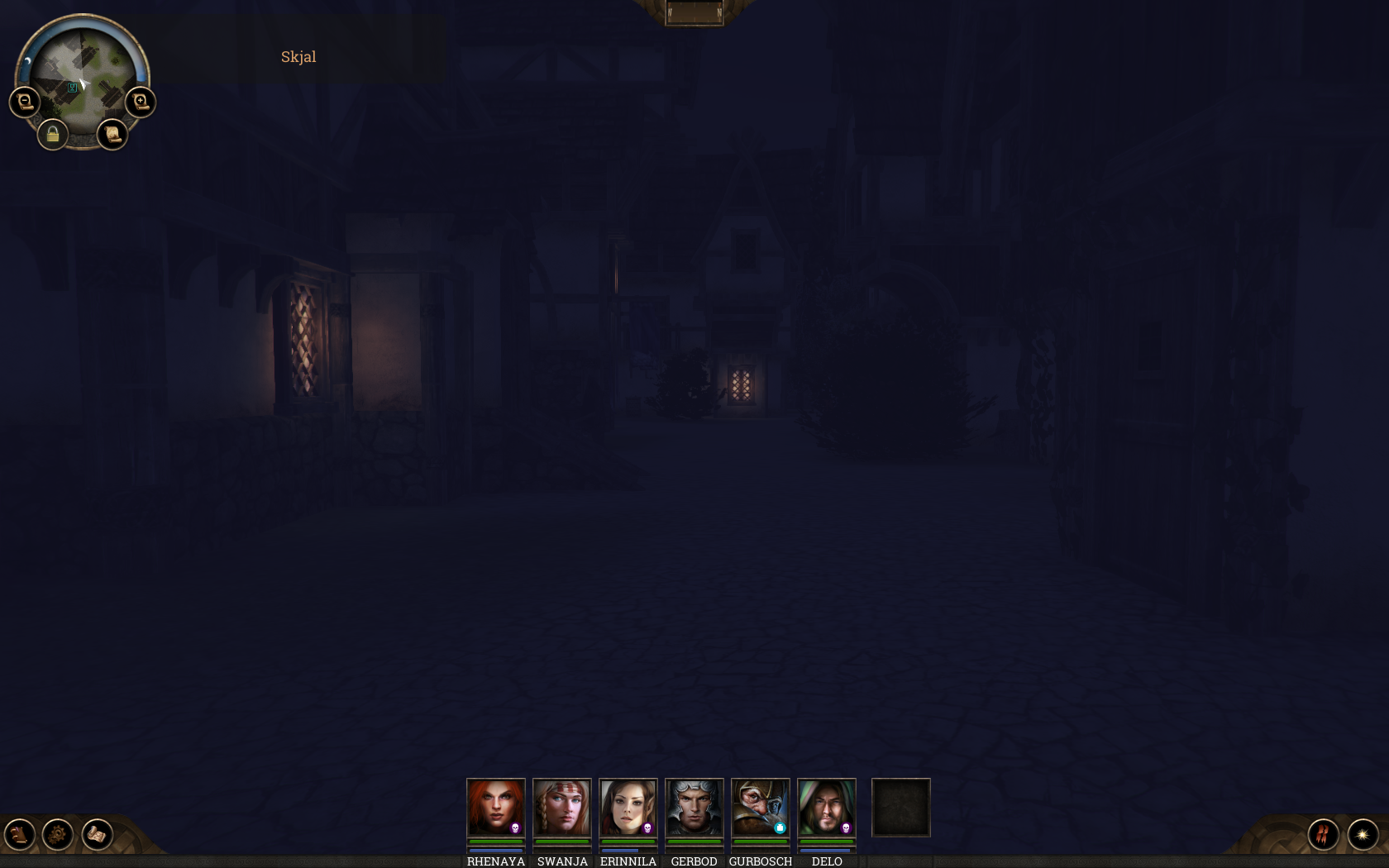Click the torn red banner icon
The width and height of the screenshot is (1389, 868).
coord(1323,834)
